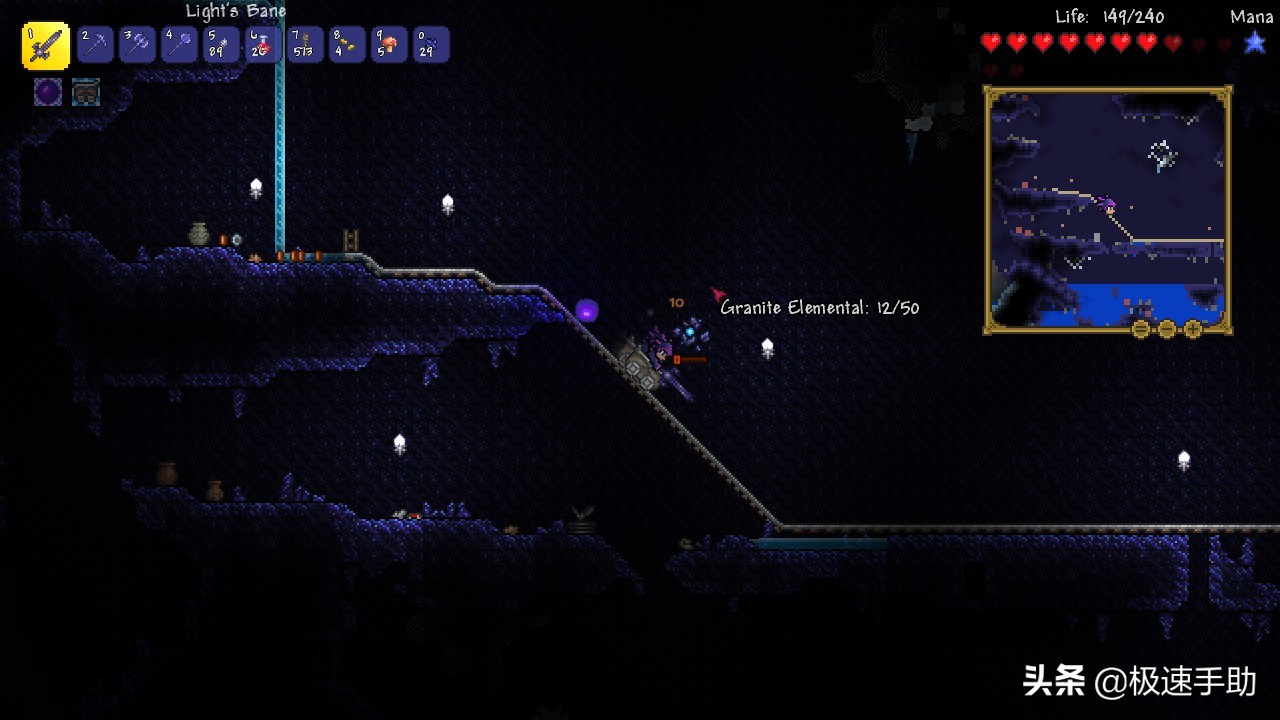Image resolution: width=1280 pixels, height=720 pixels.
Task: Click the minimap zoom-in plus button
Action: tap(1193, 329)
